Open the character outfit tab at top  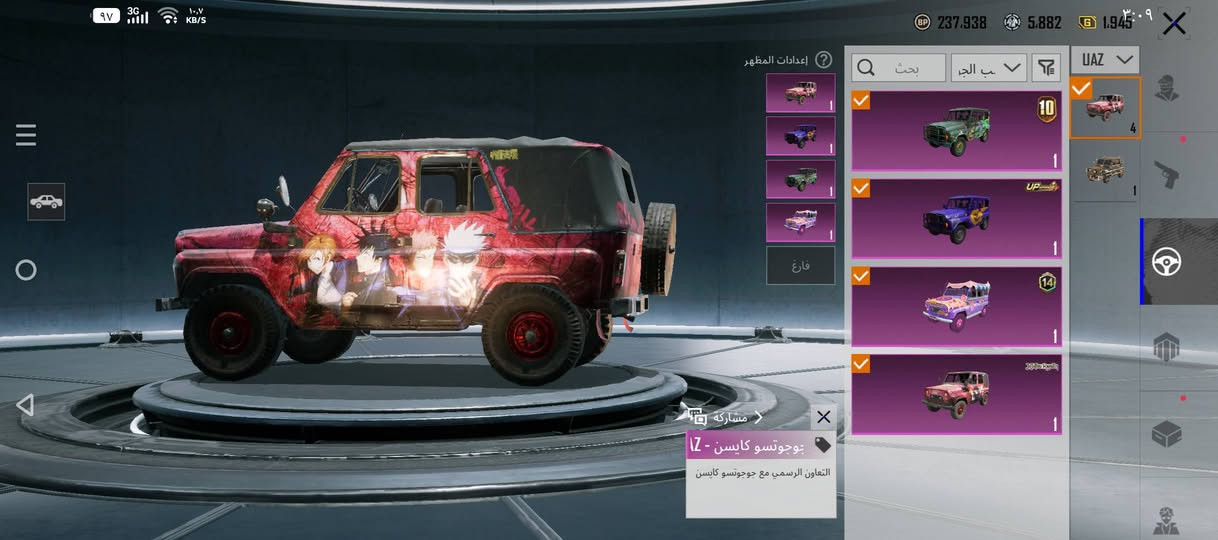tap(1166, 88)
